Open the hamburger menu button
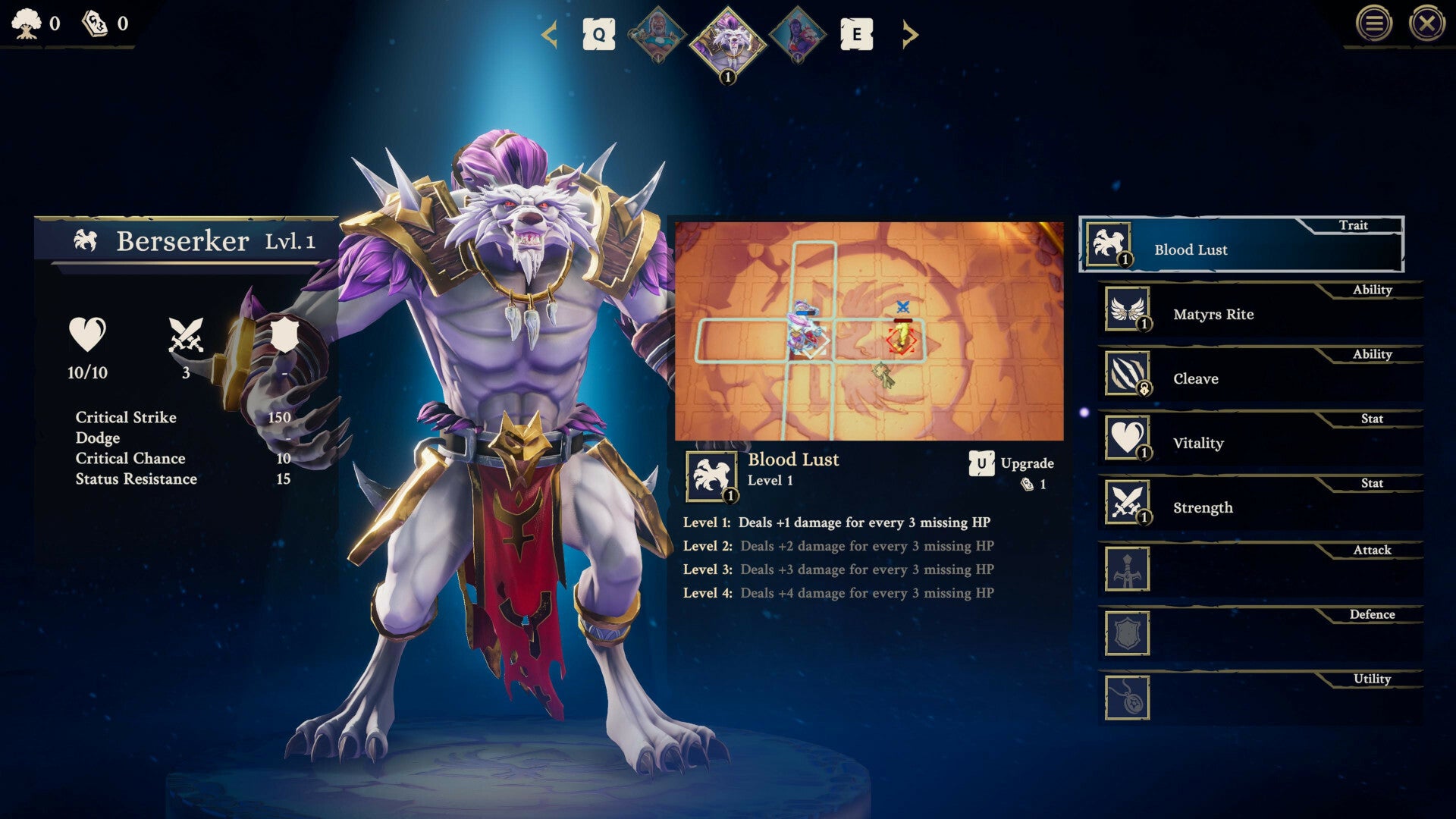Viewport: 1456px width, 819px height. point(1373,24)
